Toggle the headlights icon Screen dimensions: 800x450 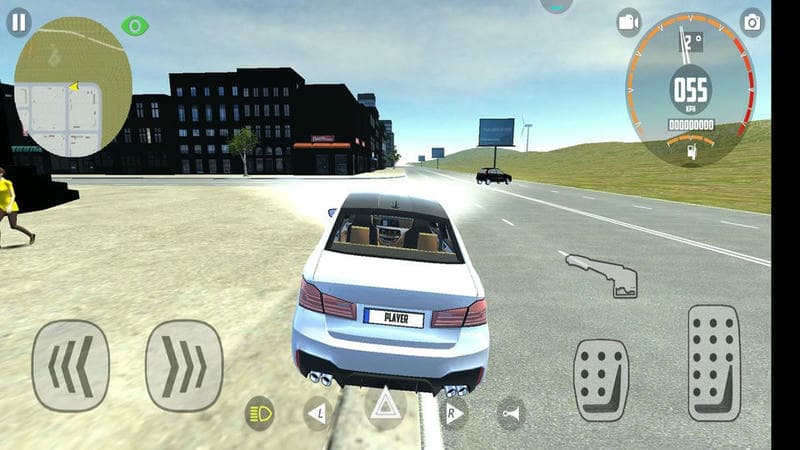260,412
